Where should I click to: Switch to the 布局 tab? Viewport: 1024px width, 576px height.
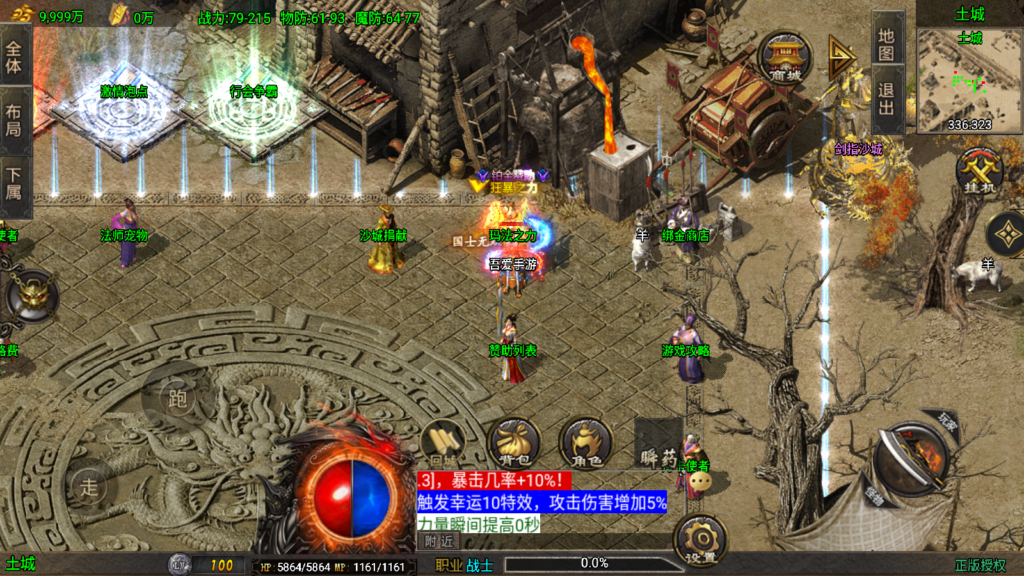coord(14,120)
